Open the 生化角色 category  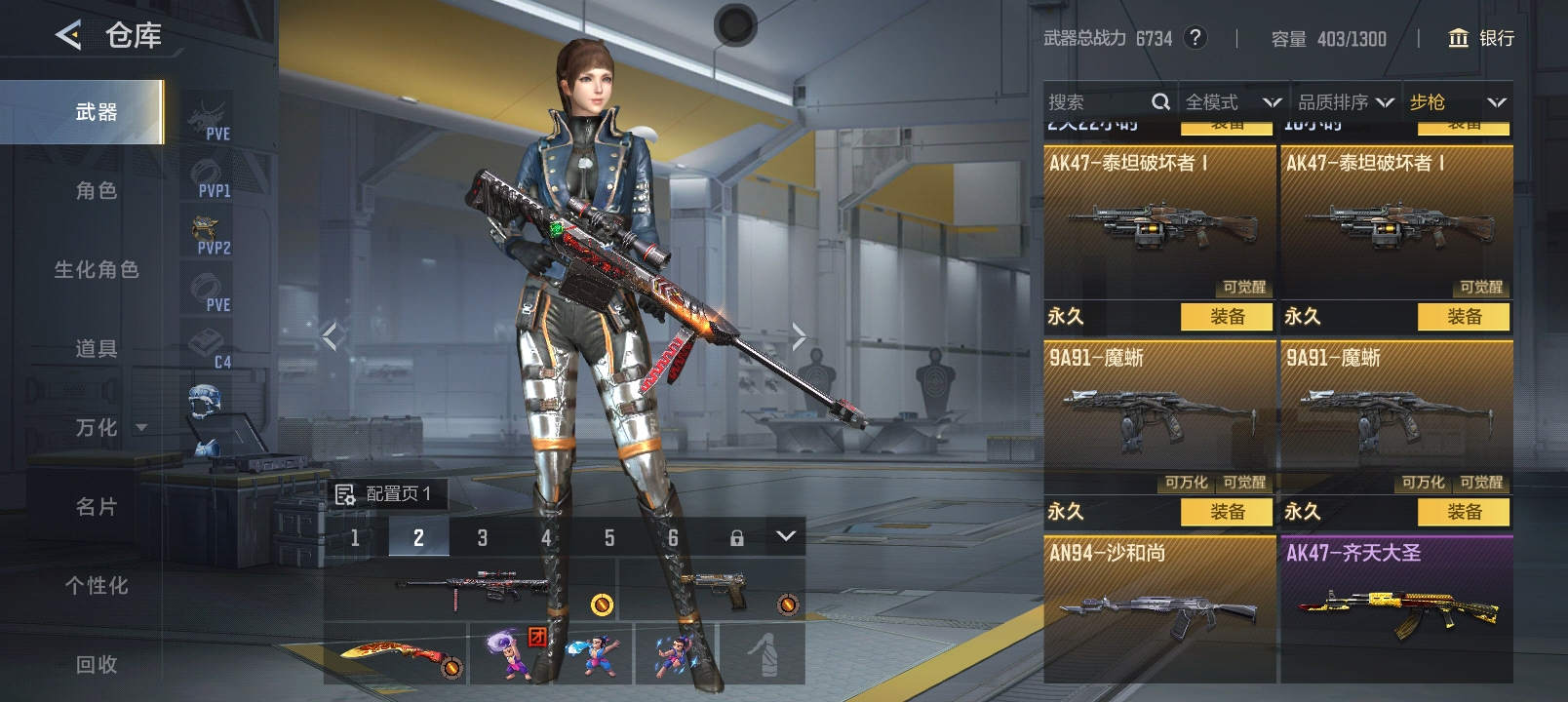[x=96, y=270]
